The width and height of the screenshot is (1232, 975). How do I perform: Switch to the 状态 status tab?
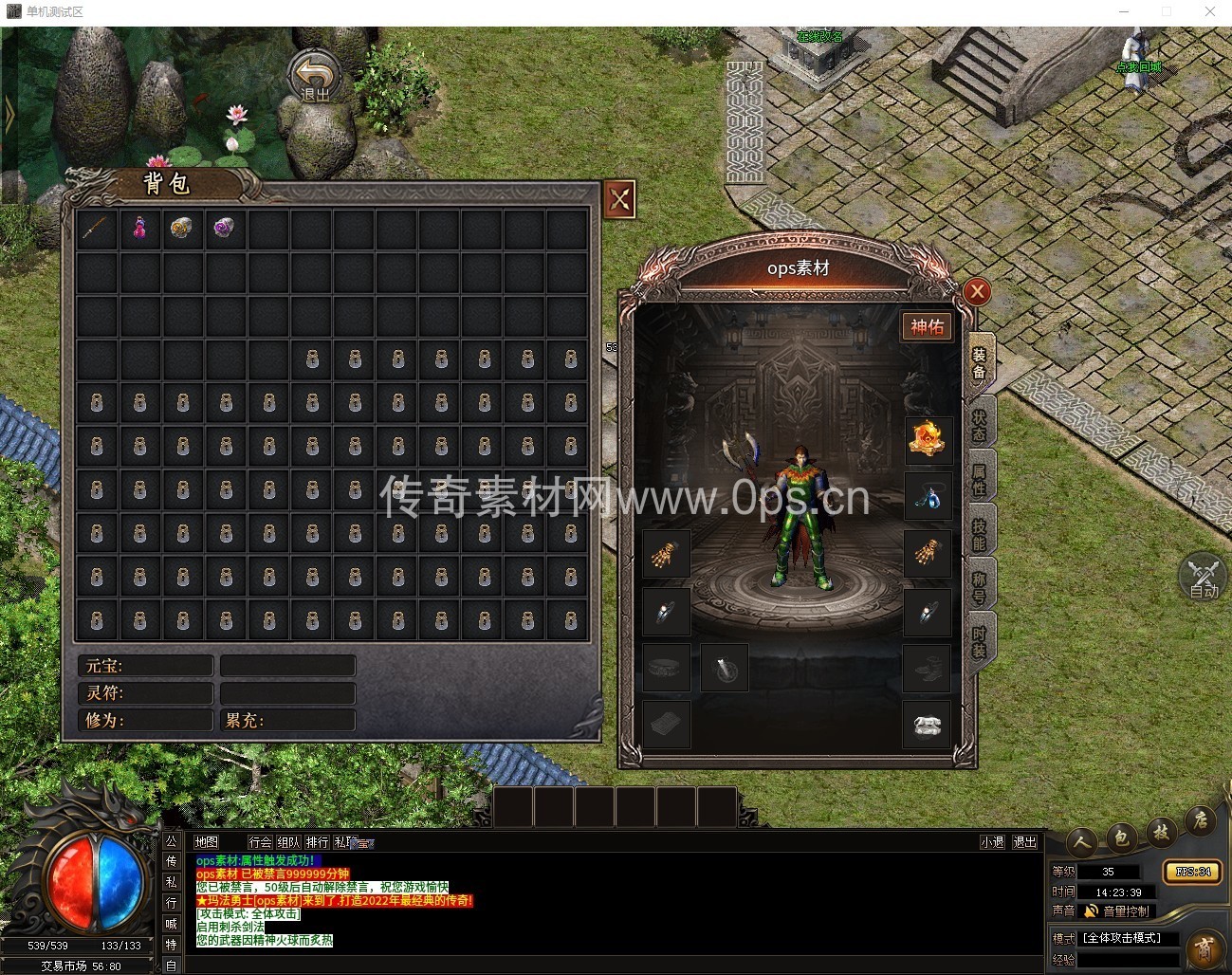point(980,423)
